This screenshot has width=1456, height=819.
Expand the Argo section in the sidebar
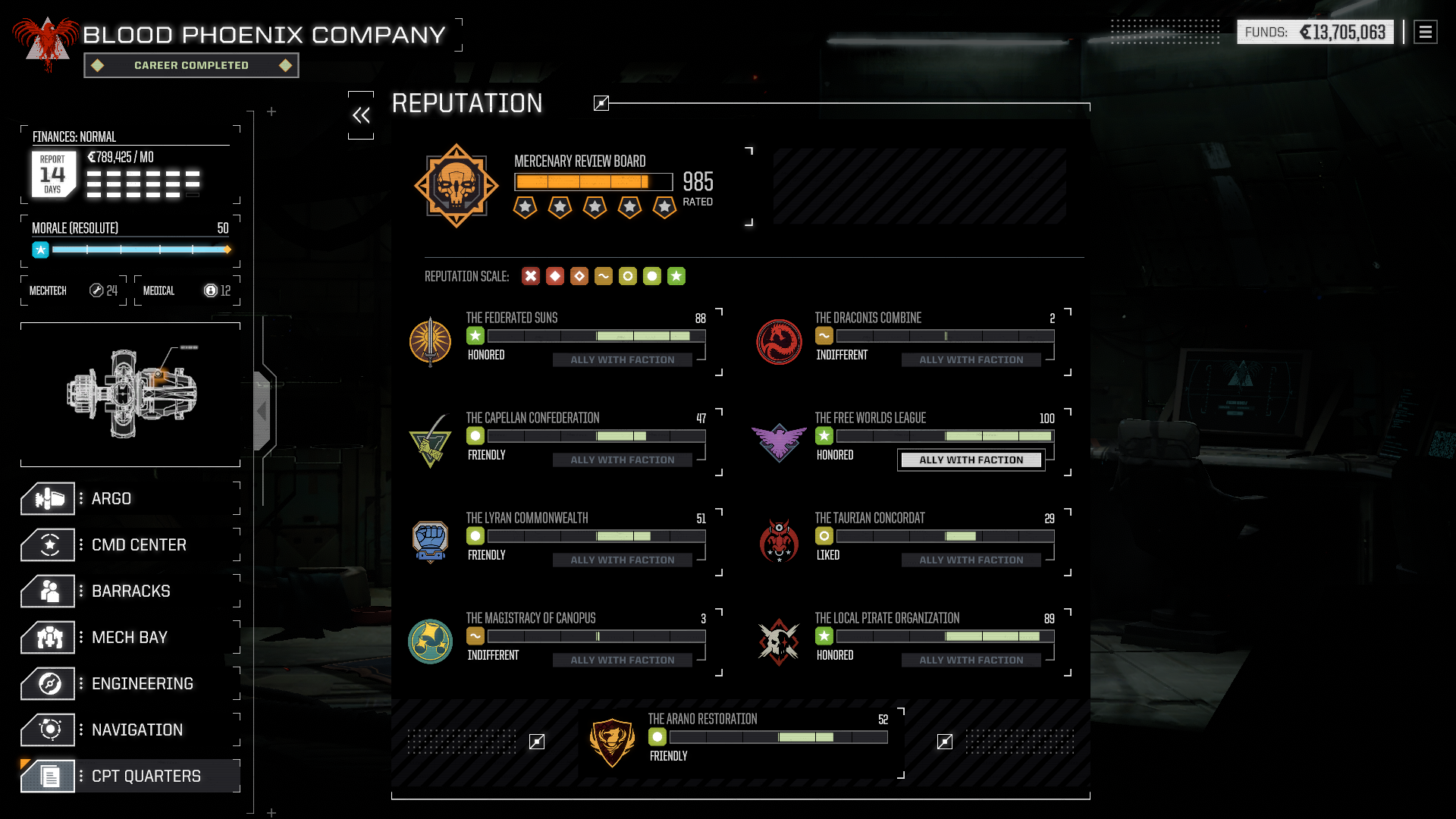pyautogui.click(x=48, y=498)
